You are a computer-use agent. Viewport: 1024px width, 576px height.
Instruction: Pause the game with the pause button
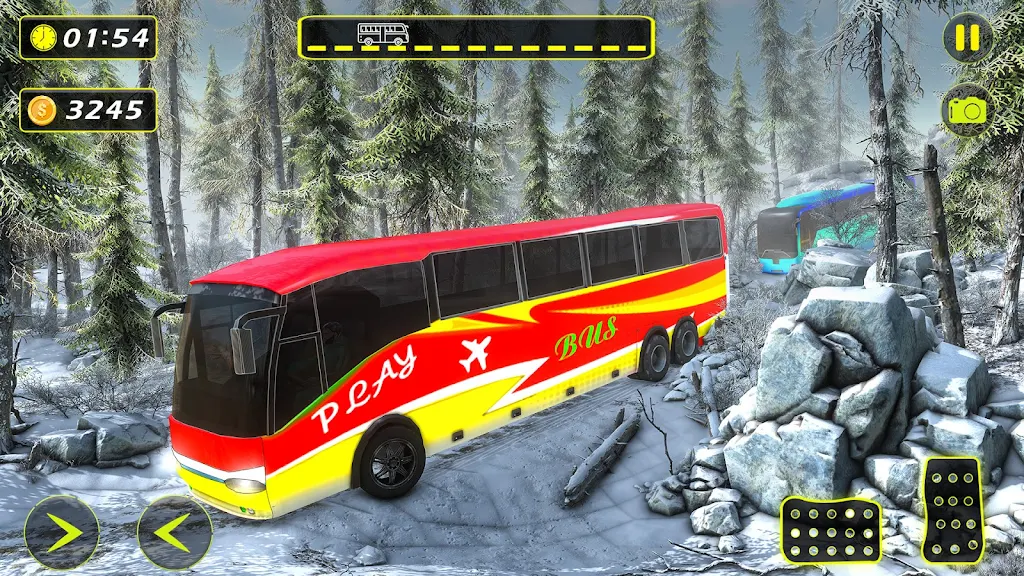967,38
